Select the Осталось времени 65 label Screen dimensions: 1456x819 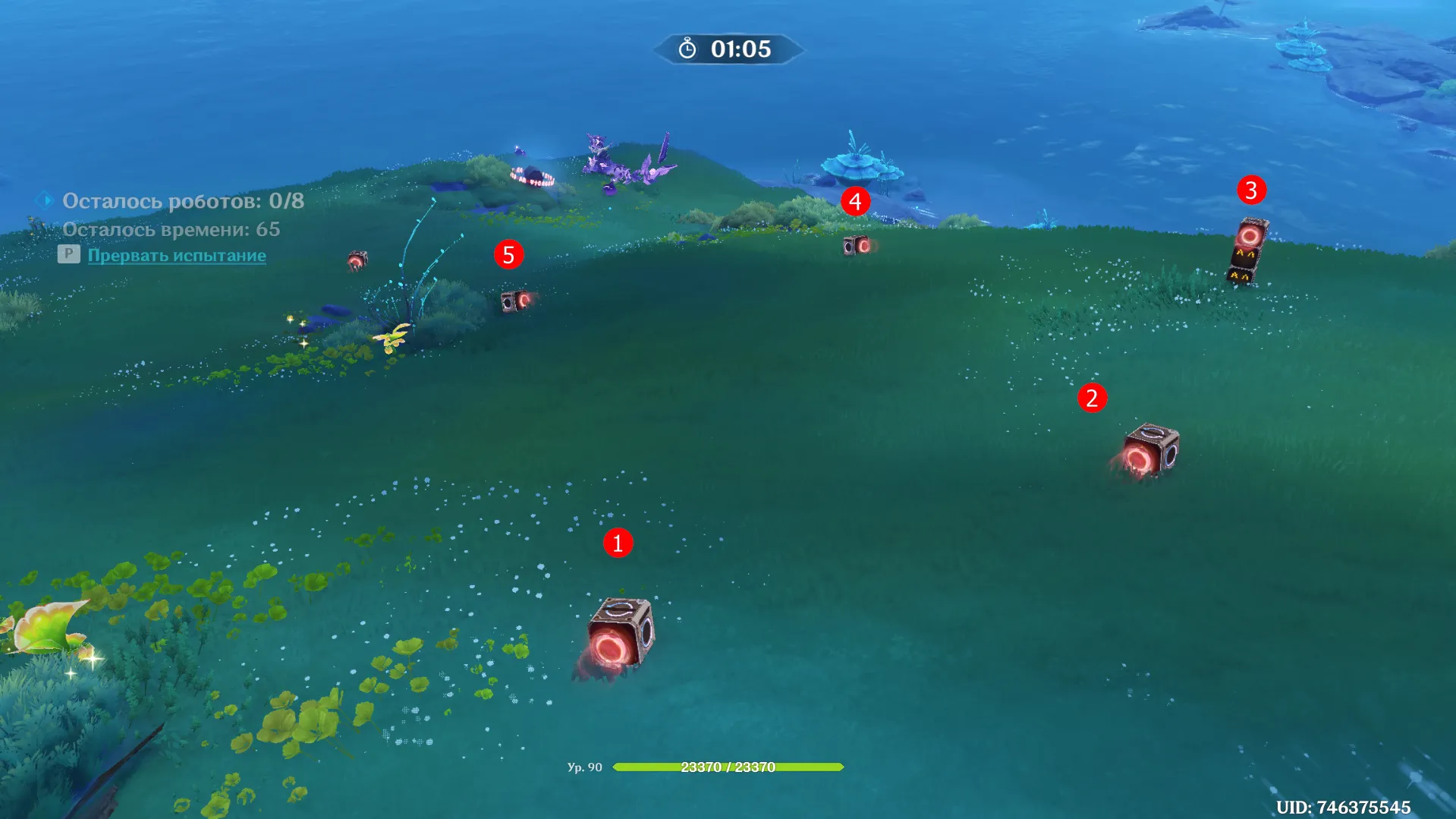click(x=171, y=228)
